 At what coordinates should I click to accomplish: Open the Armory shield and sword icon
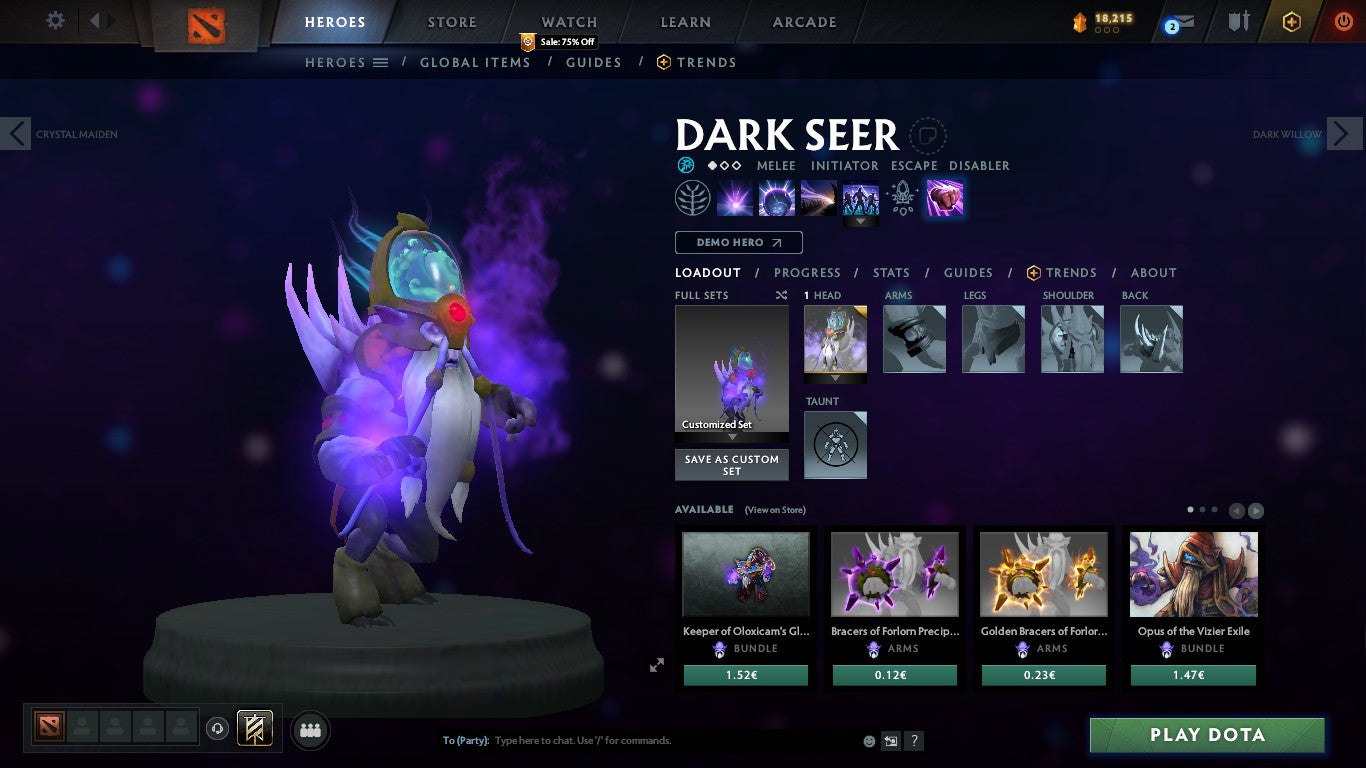(x=1239, y=20)
